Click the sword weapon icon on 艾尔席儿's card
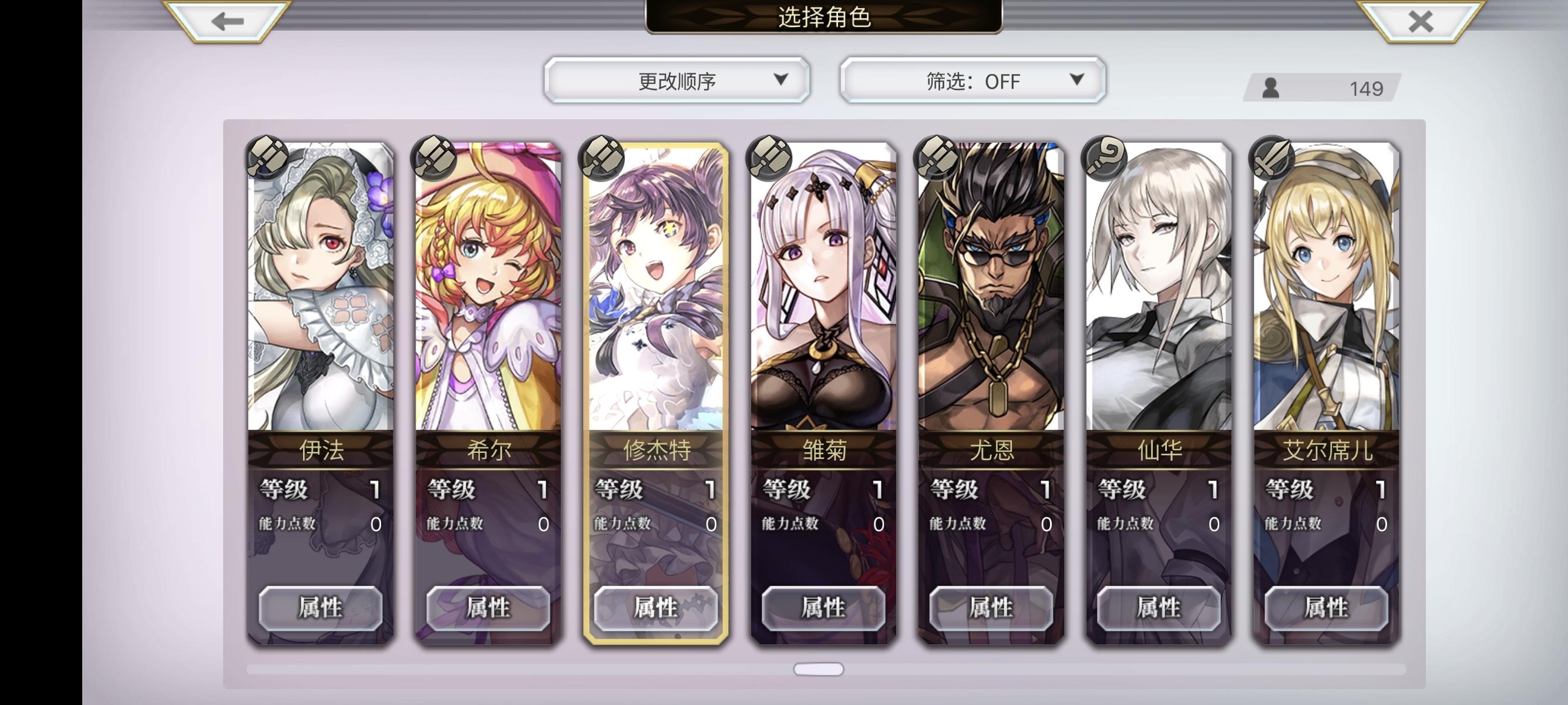 click(1271, 162)
